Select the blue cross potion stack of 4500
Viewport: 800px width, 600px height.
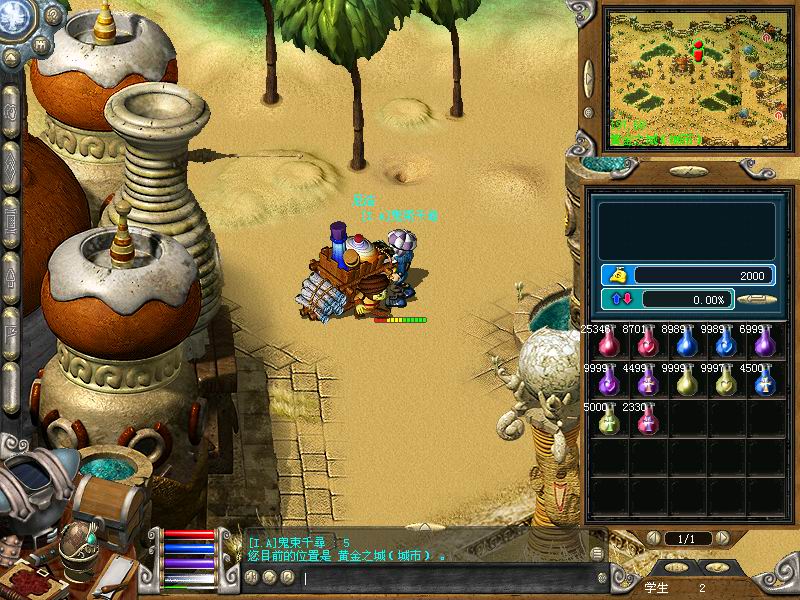(764, 383)
